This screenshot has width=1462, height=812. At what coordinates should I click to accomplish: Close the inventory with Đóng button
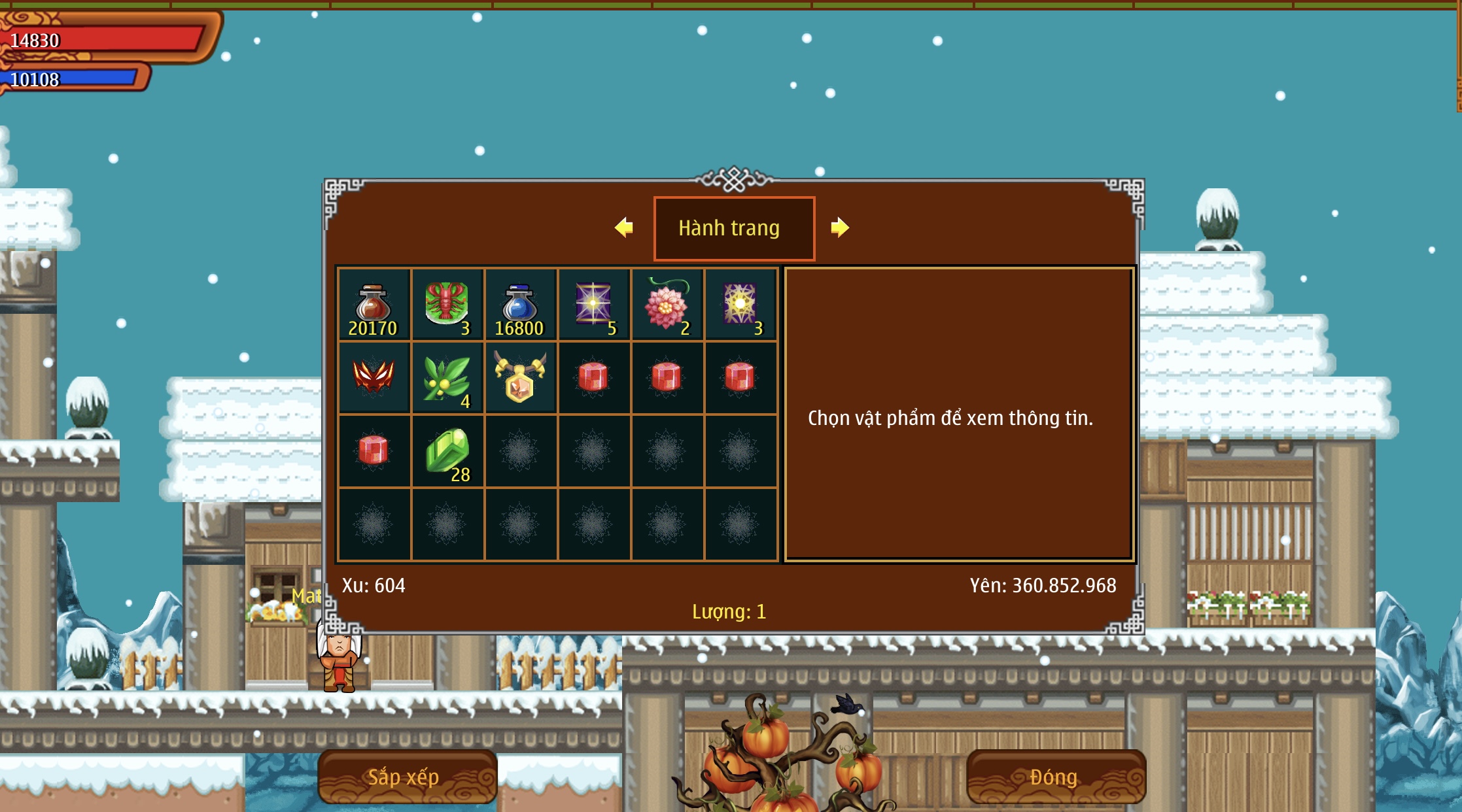tap(1054, 777)
